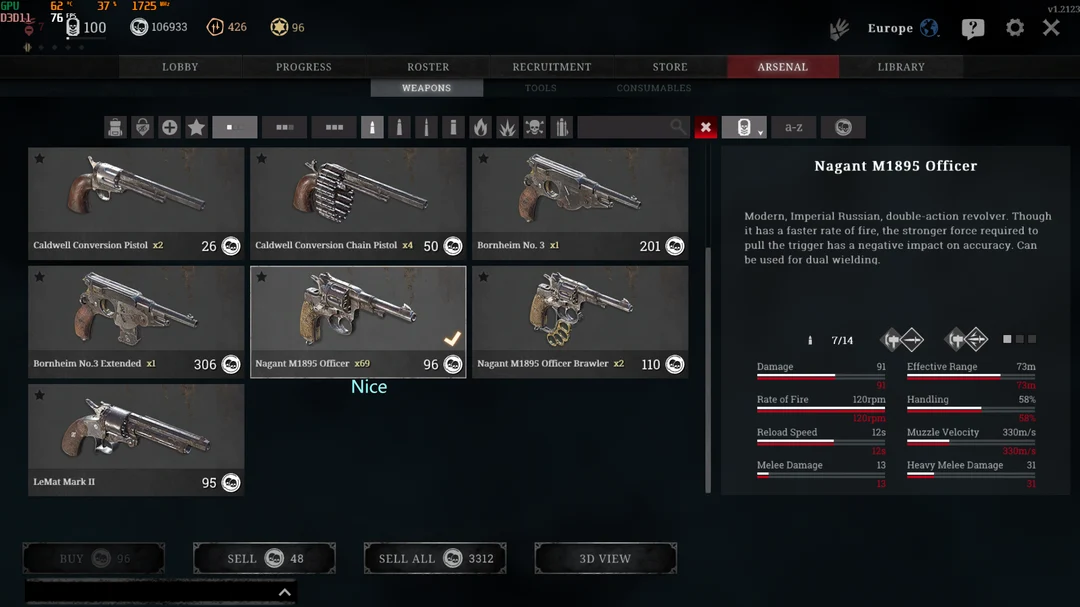Sort weapons alphabetically with a-z
Image resolution: width=1080 pixels, height=607 pixels.
click(794, 127)
